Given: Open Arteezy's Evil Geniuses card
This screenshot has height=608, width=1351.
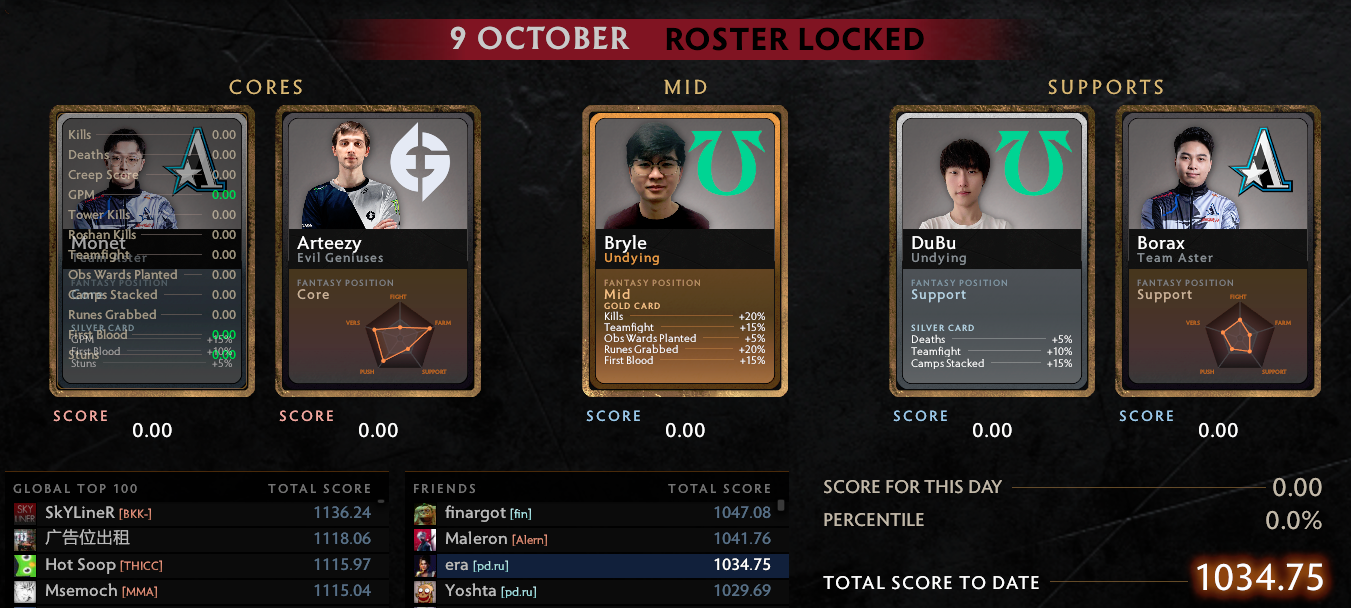Looking at the screenshot, I should (378, 251).
